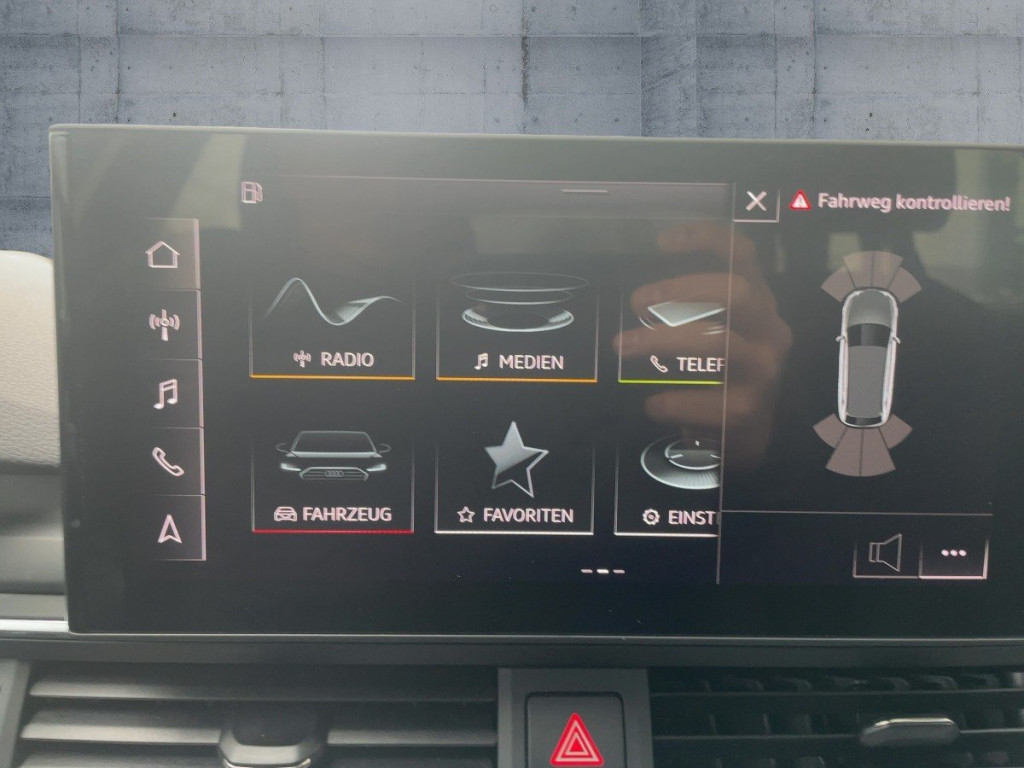1024x768 pixels.
Task: Close the parking sensor panel
Action: coord(756,202)
